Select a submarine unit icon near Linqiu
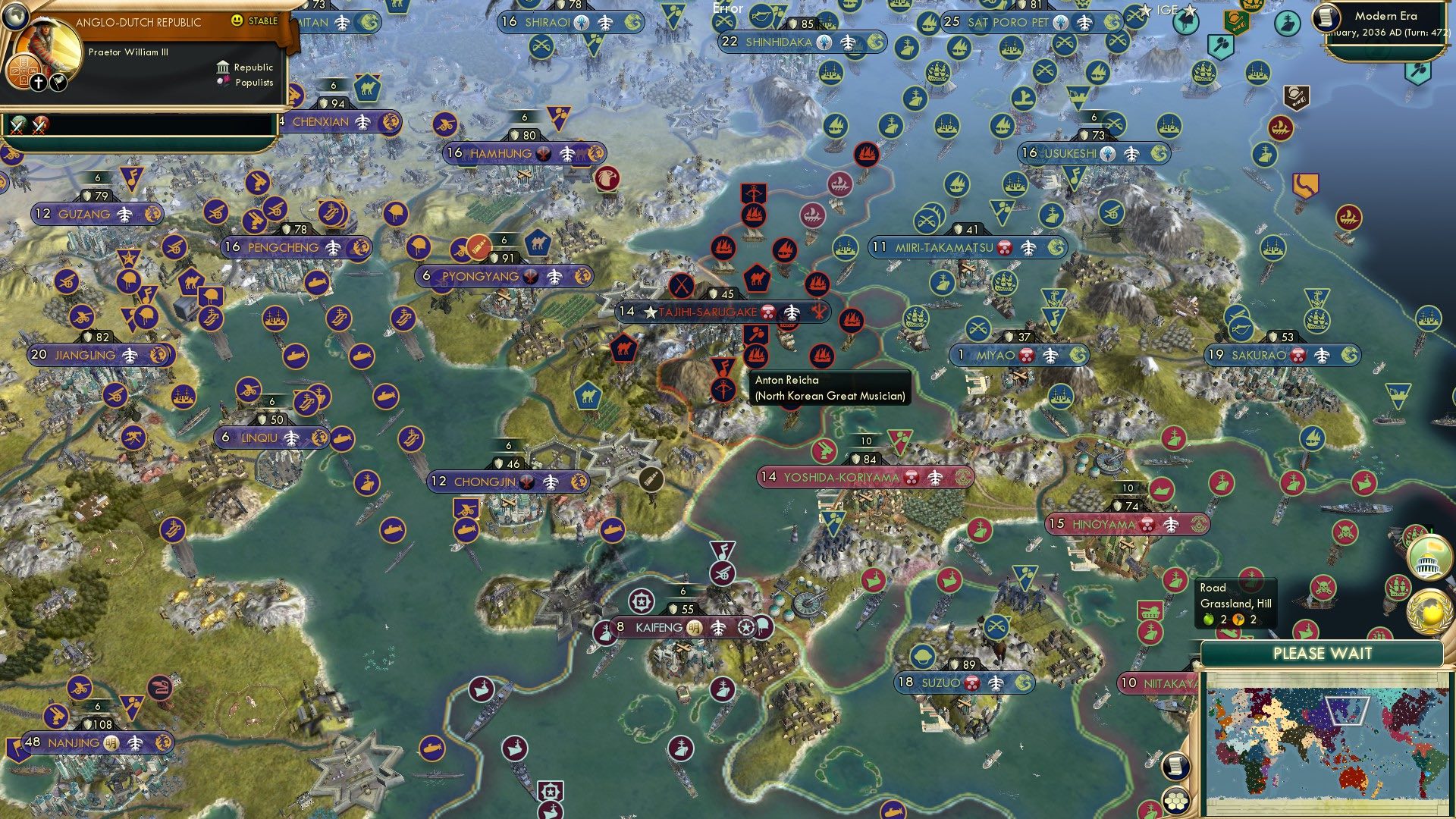The height and width of the screenshot is (819, 1456). [x=344, y=440]
